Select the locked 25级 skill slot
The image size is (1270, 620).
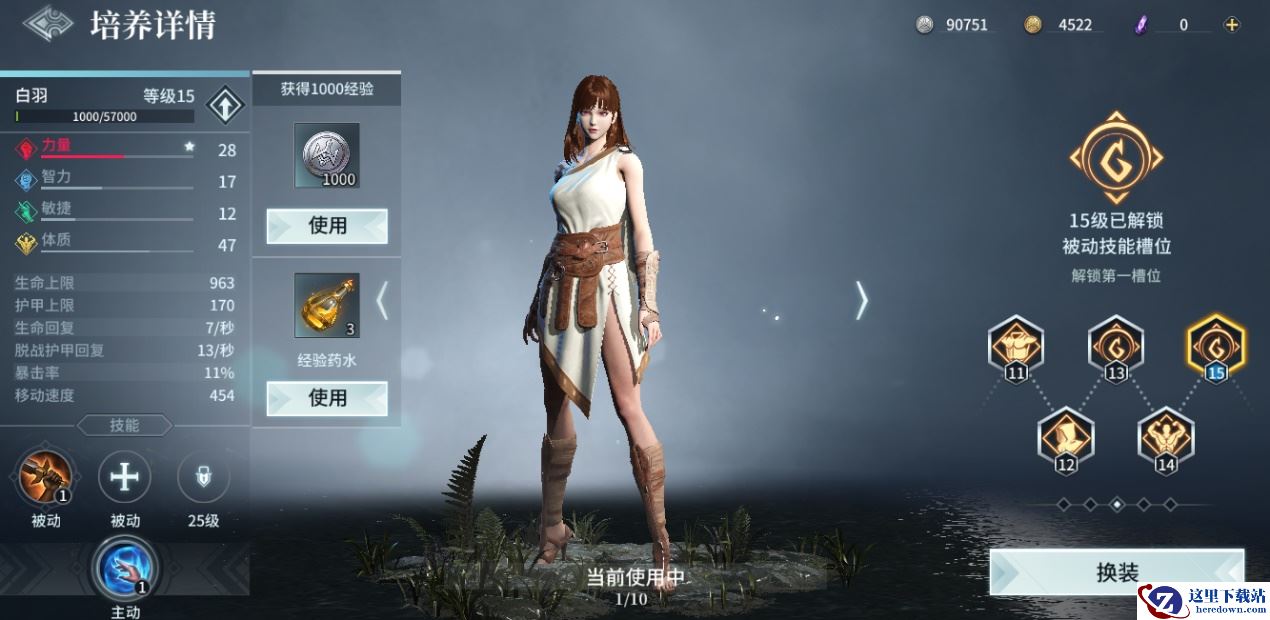point(203,477)
